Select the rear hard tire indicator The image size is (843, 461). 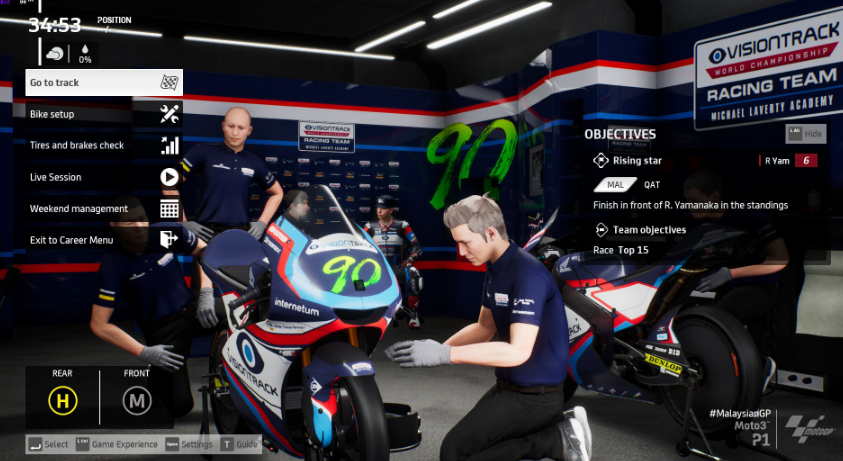[x=63, y=401]
